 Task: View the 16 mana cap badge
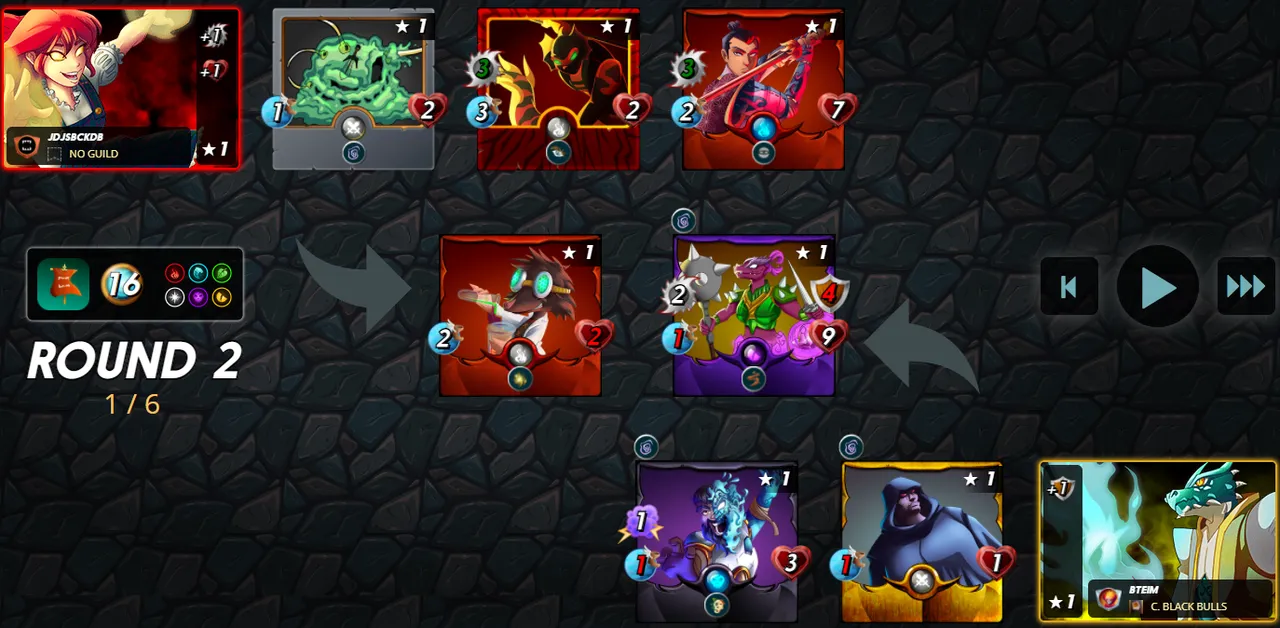[121, 285]
